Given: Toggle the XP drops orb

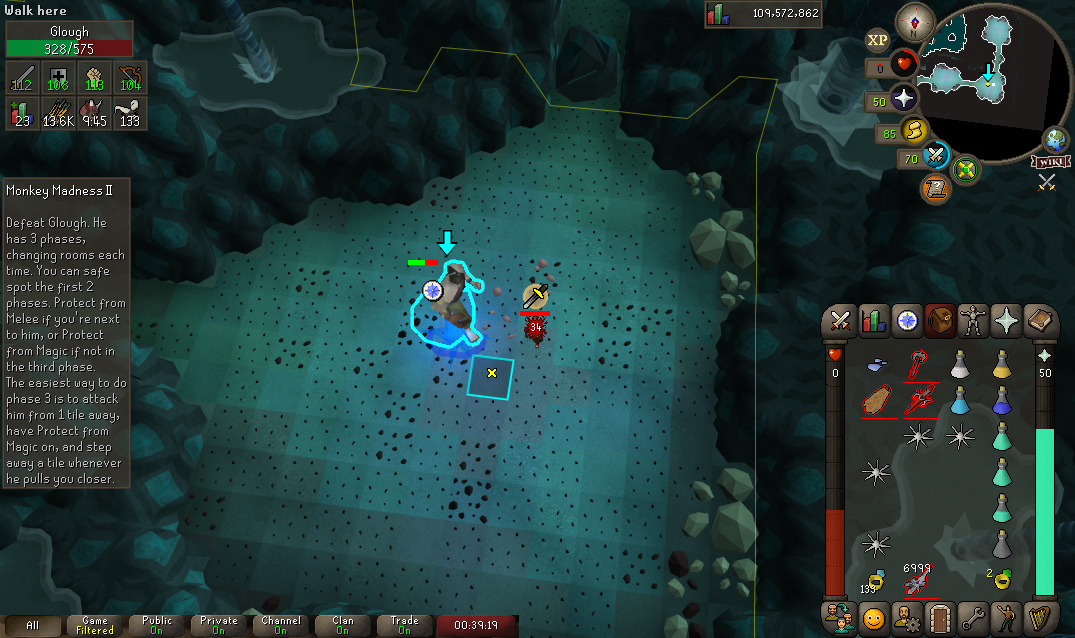Looking at the screenshot, I should point(877,40).
